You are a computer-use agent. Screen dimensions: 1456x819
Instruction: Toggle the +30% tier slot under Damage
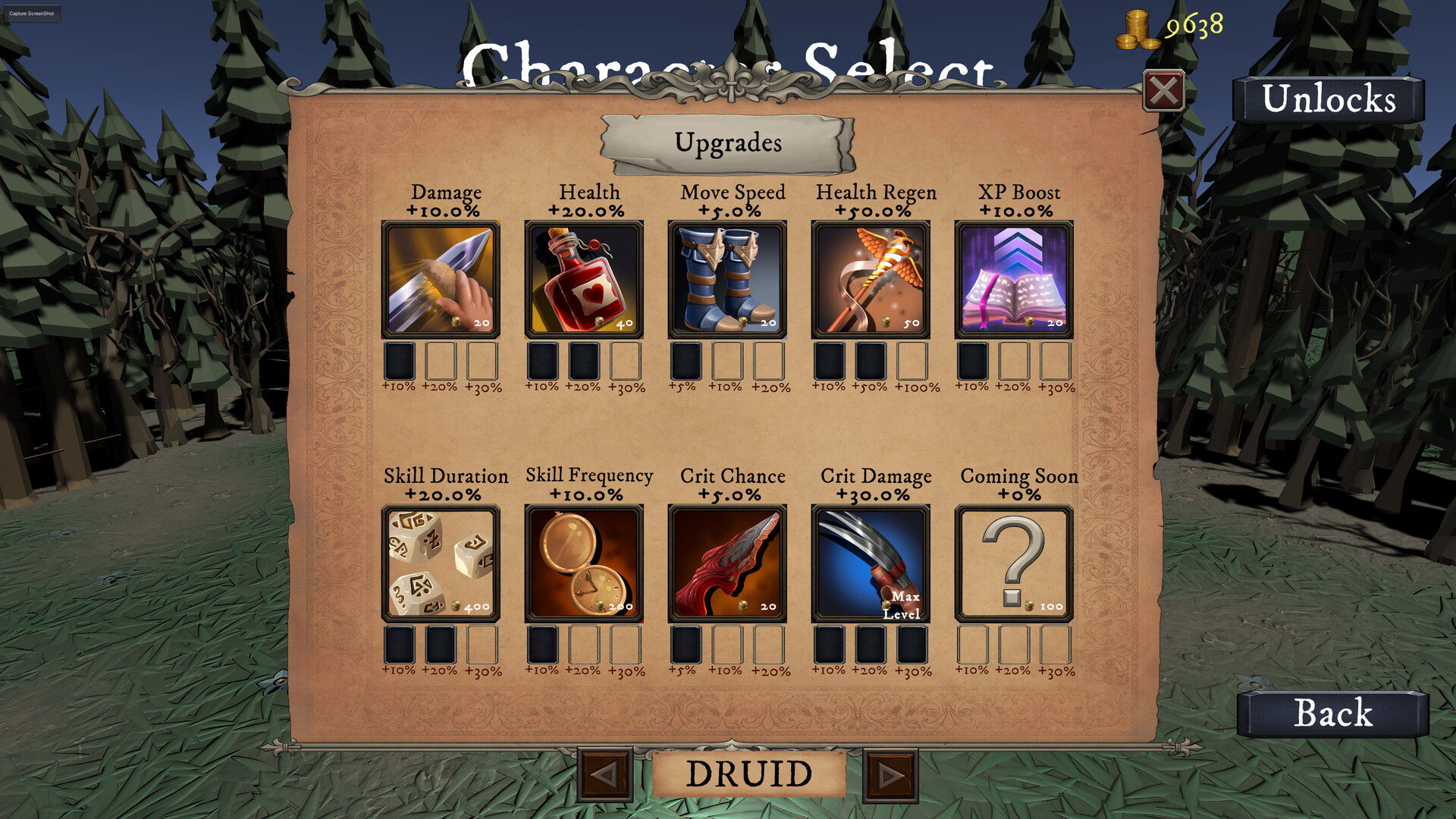(x=482, y=362)
